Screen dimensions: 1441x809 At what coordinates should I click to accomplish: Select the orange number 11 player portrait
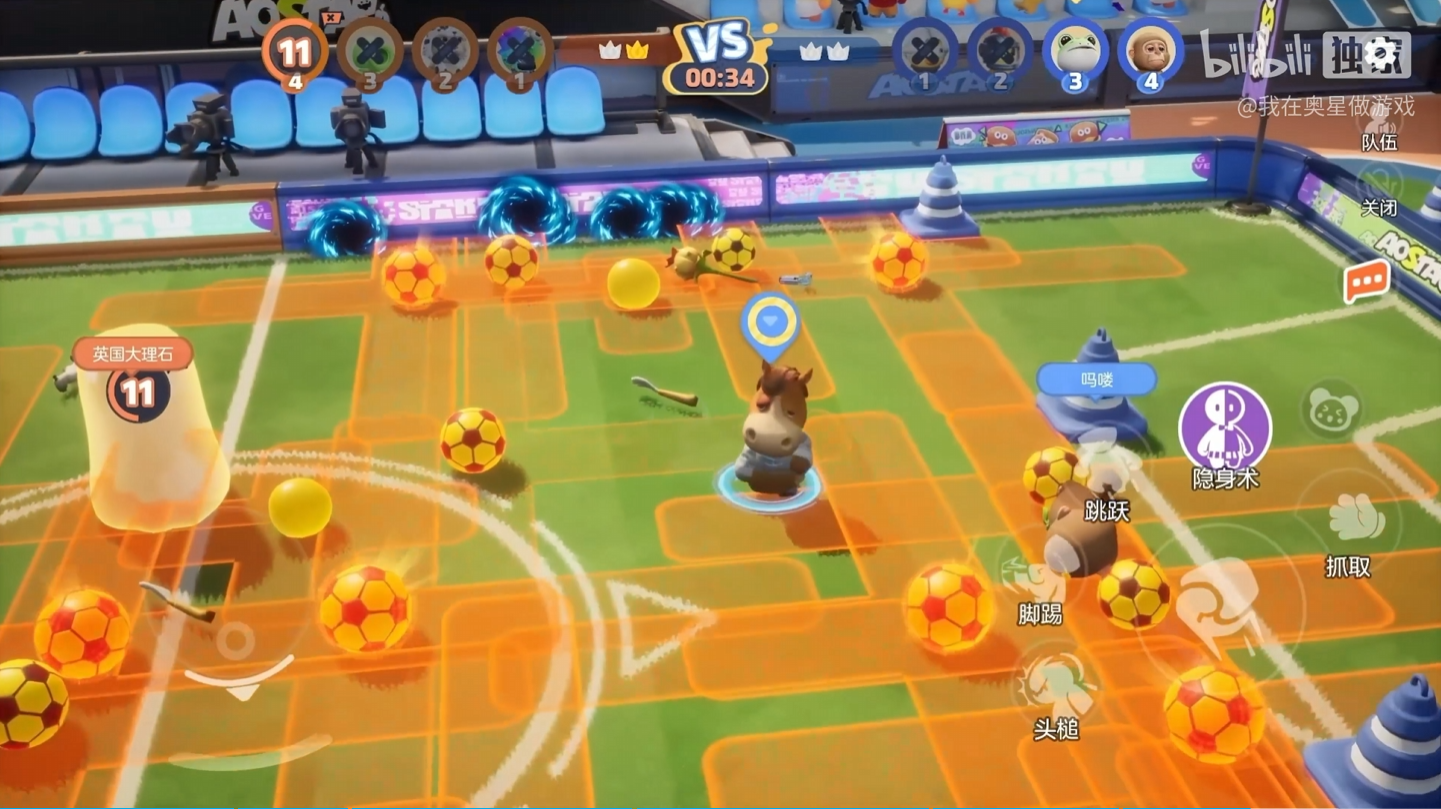coord(294,51)
